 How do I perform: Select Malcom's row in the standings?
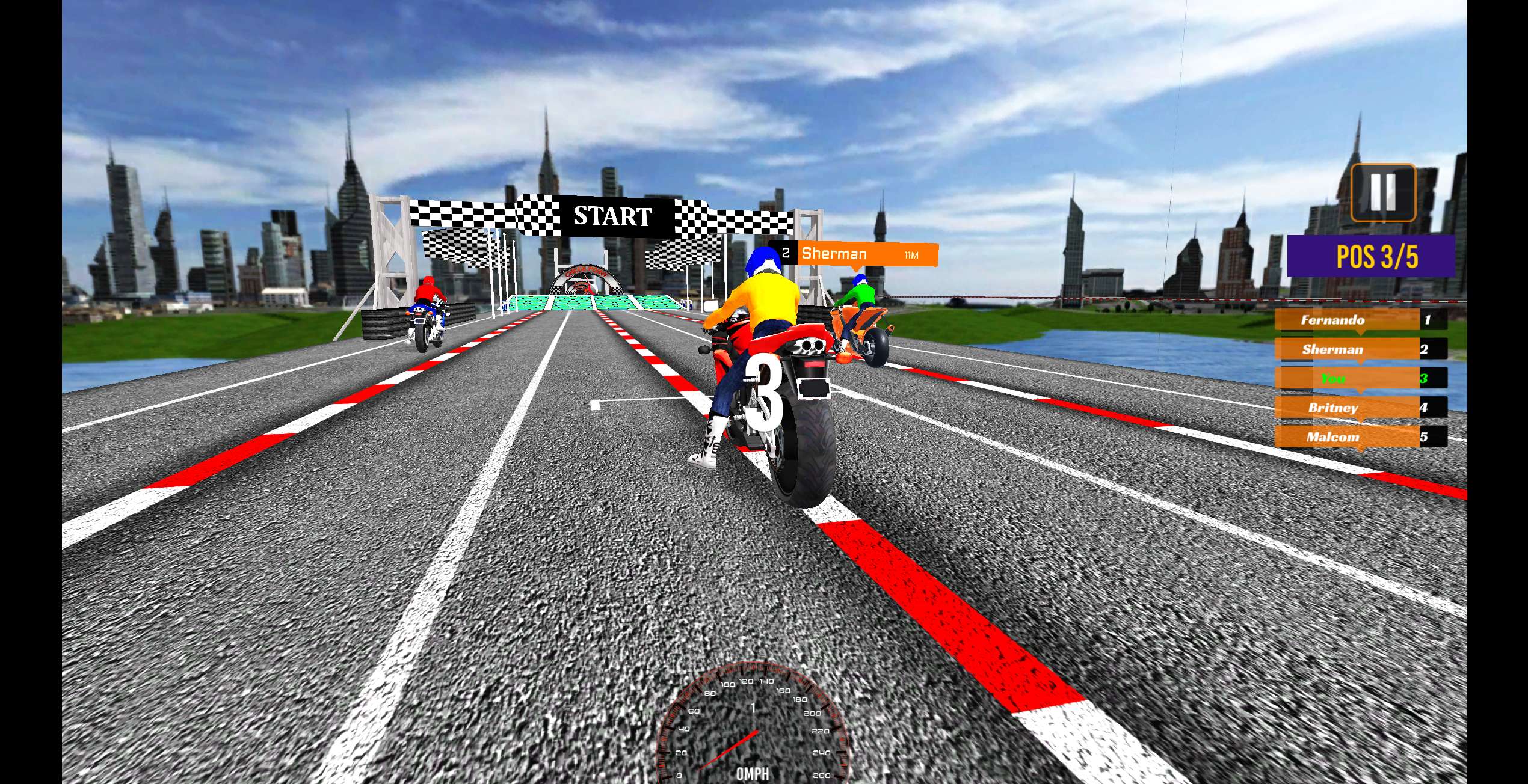pos(1360,437)
